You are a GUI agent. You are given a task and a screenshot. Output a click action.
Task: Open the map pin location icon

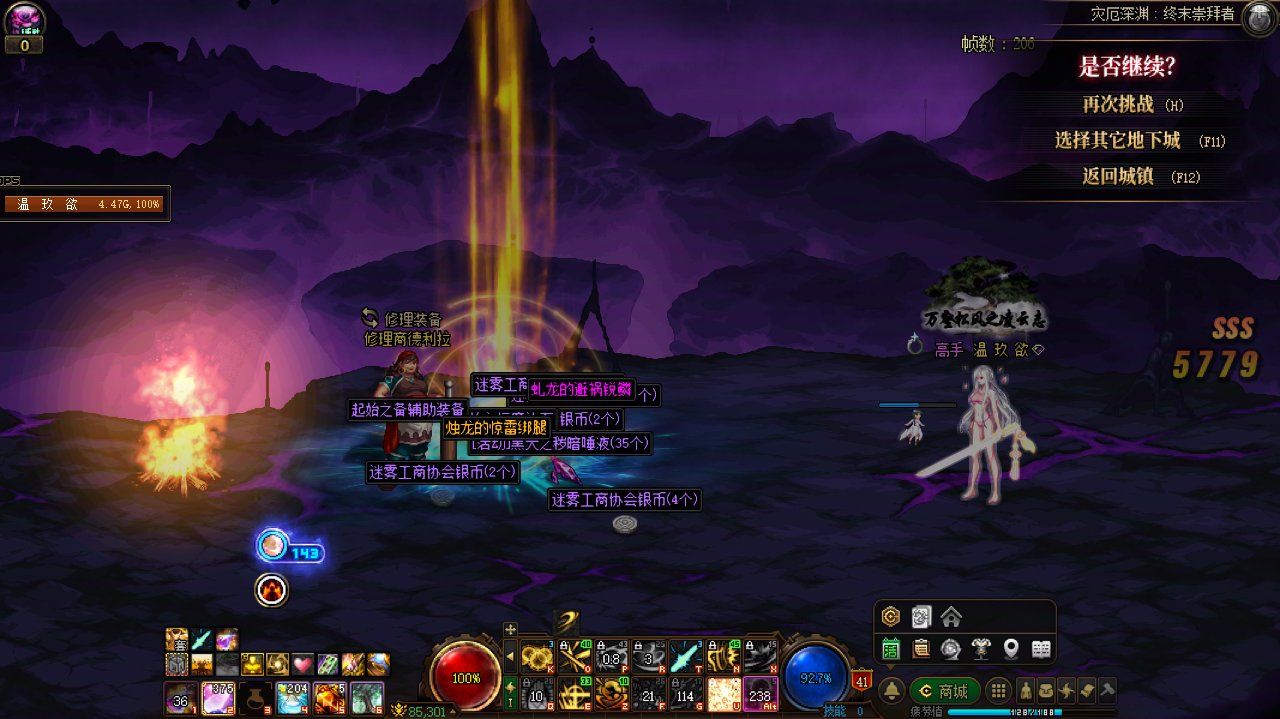click(1011, 649)
